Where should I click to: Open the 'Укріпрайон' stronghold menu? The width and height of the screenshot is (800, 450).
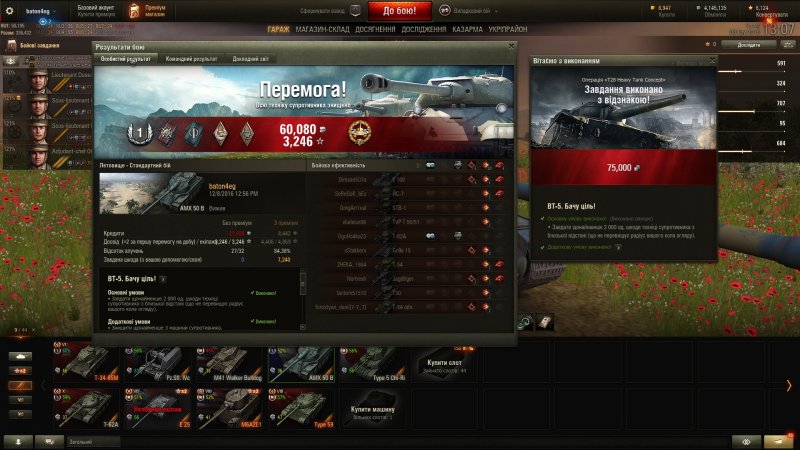point(509,29)
